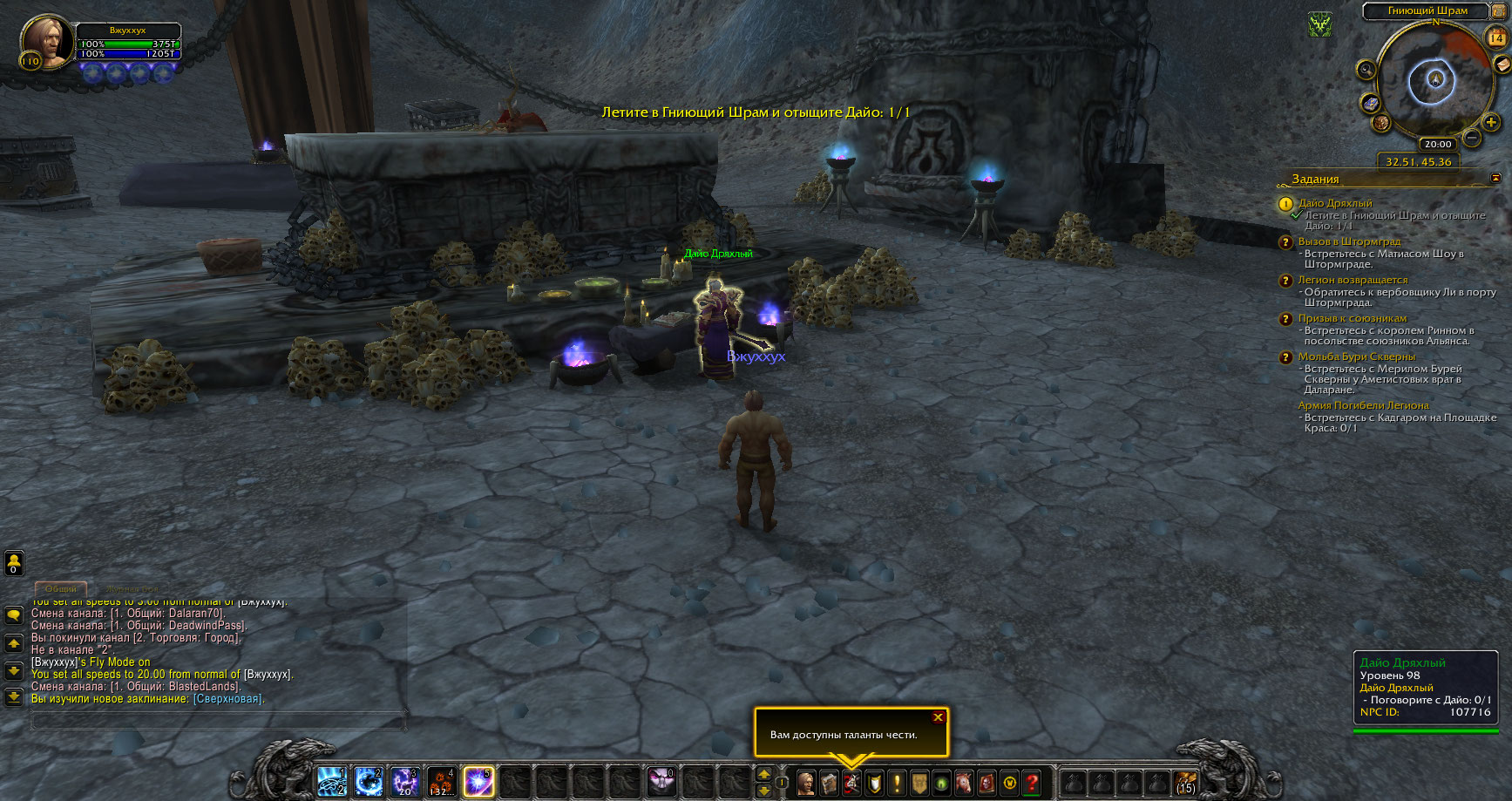Open the backpack bag slot
Screen dimensions: 1512x801
(1185, 783)
